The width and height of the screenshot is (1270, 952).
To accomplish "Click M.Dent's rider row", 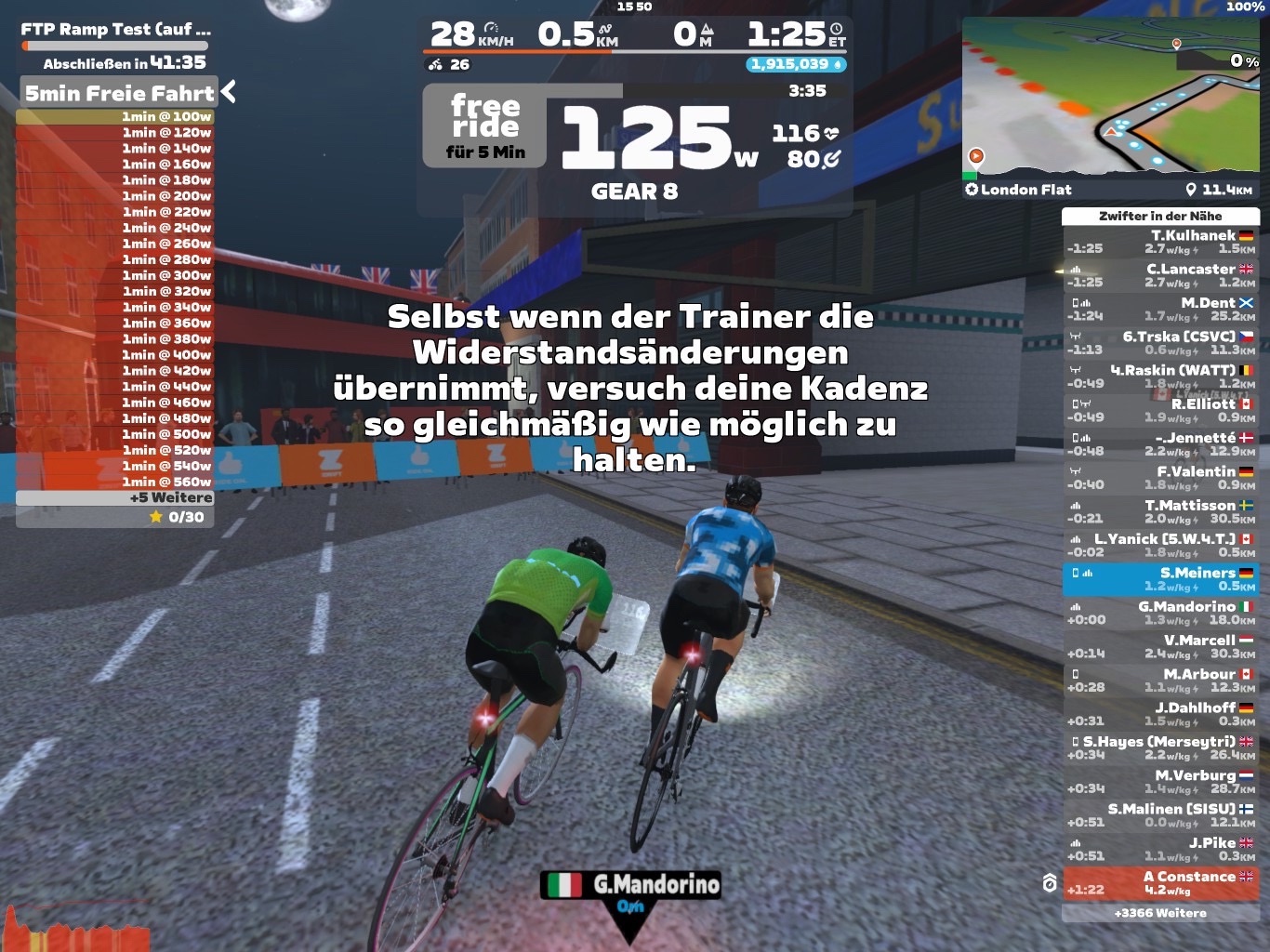I will tap(1160, 309).
